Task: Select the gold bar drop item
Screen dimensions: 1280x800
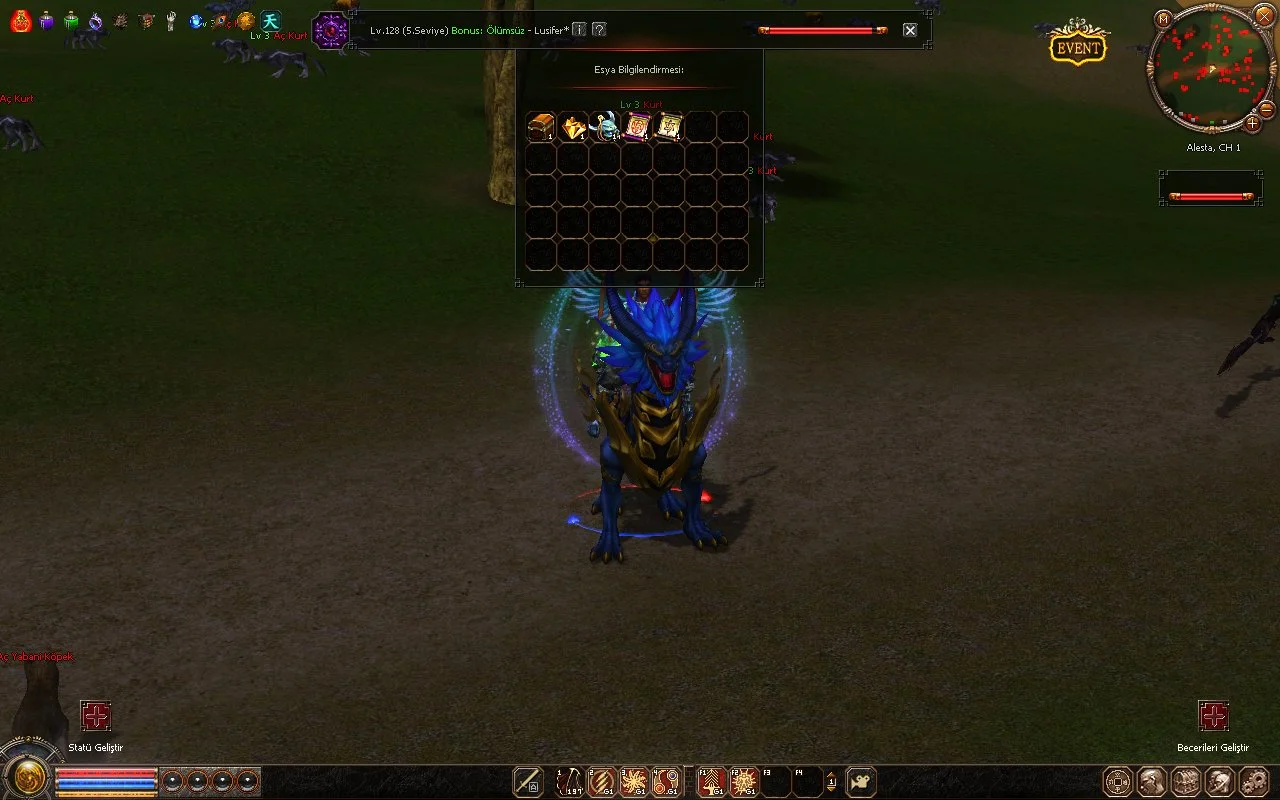Action: 573,127
